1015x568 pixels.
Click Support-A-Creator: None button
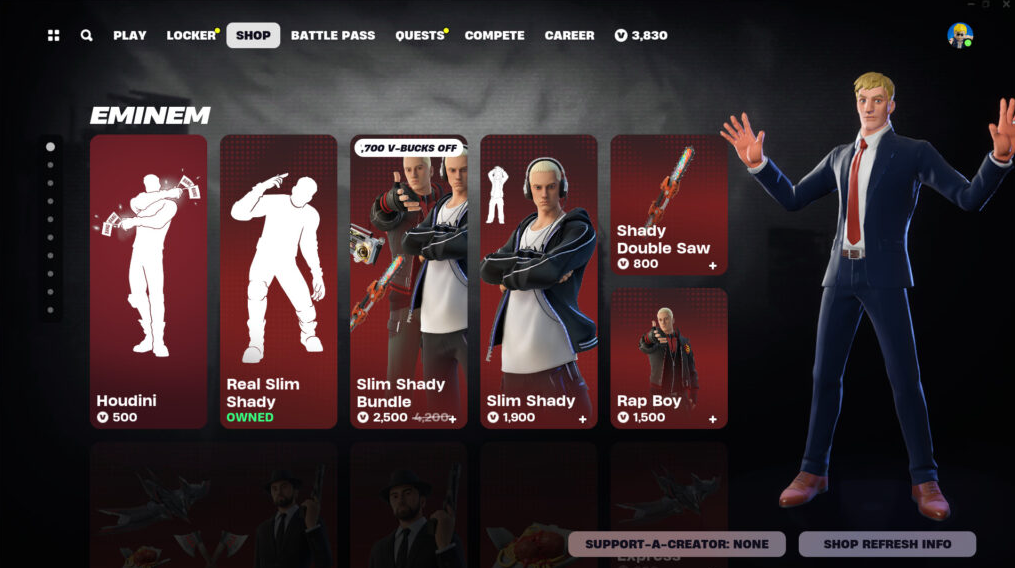coord(677,544)
